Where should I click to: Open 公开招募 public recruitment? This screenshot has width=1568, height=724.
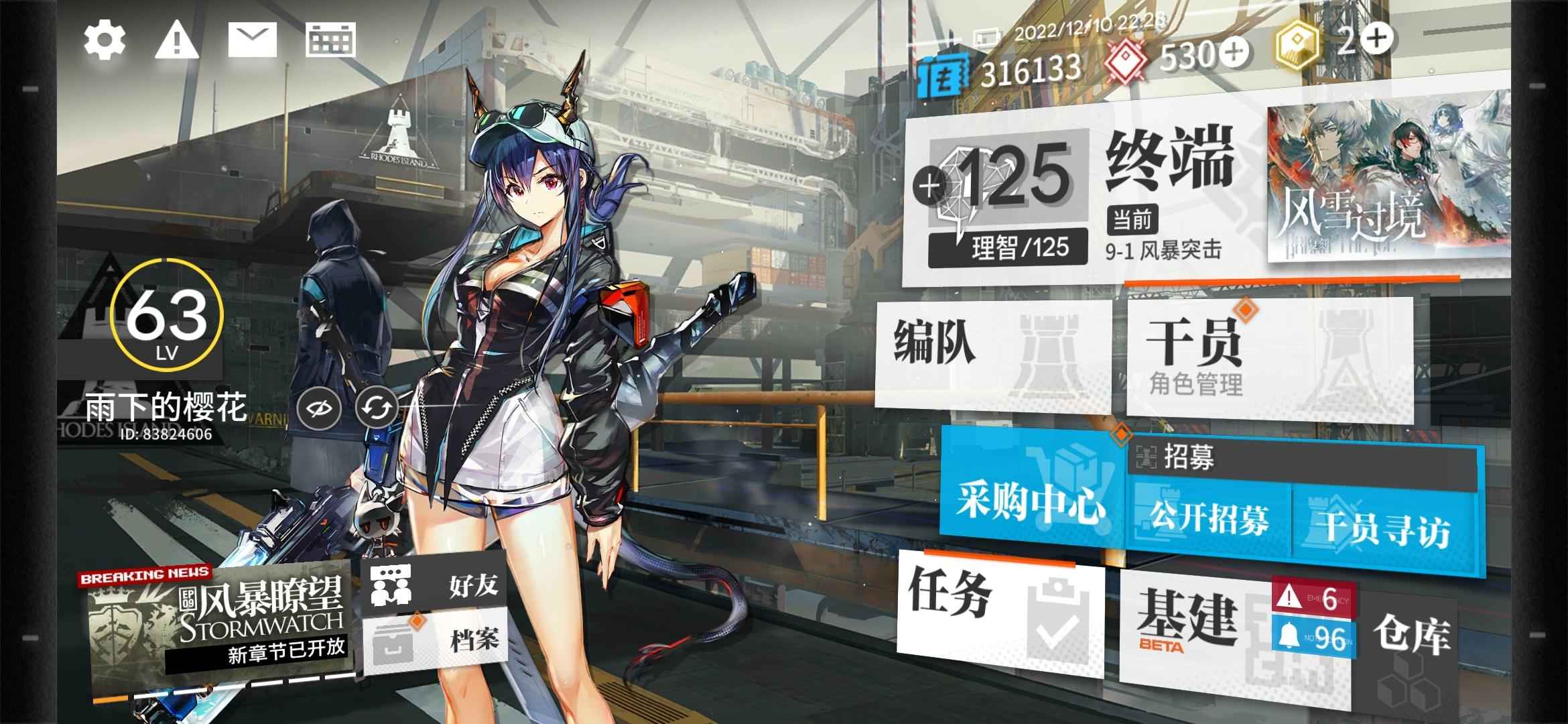1210,520
